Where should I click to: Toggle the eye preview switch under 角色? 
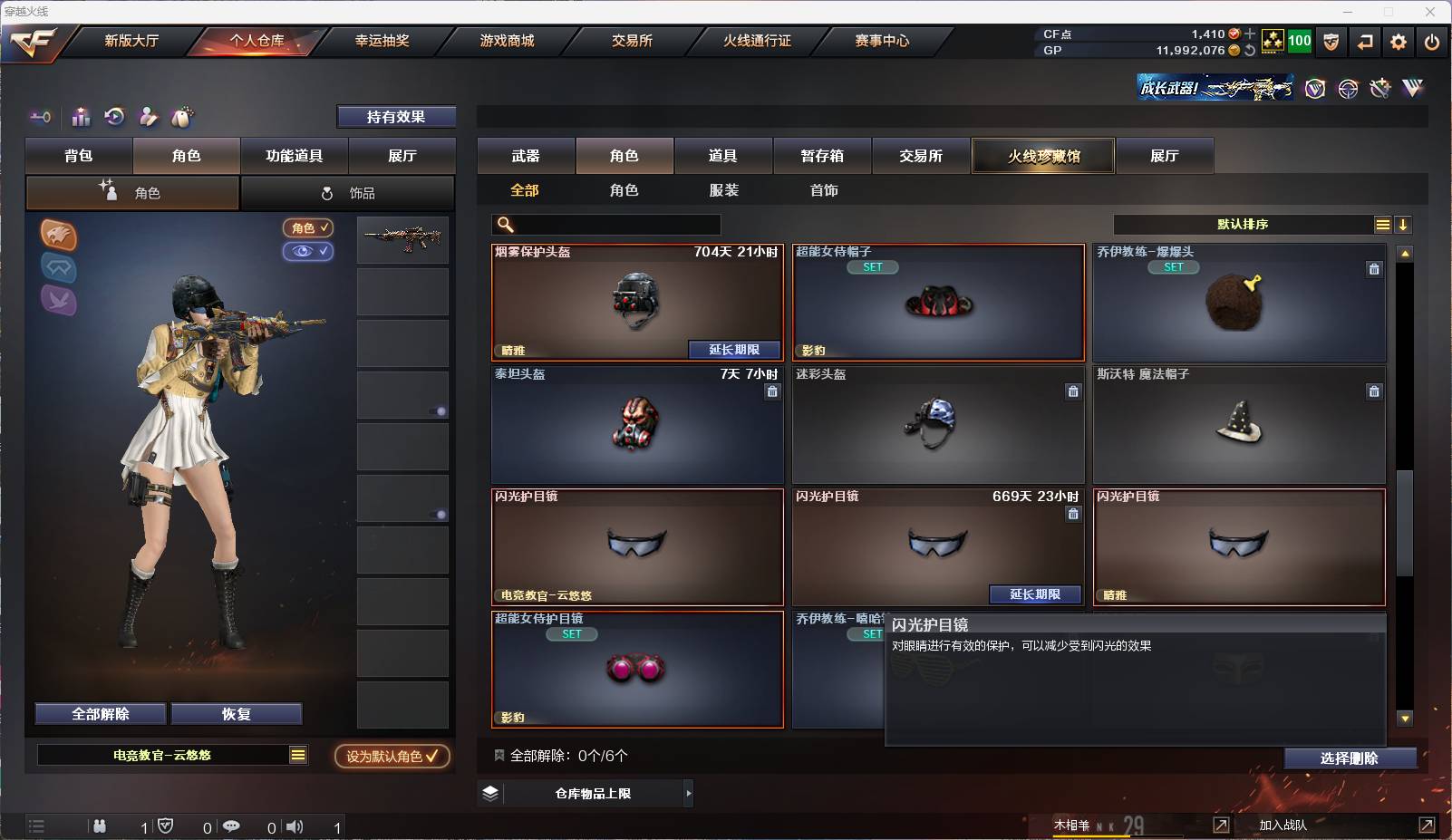point(308,251)
